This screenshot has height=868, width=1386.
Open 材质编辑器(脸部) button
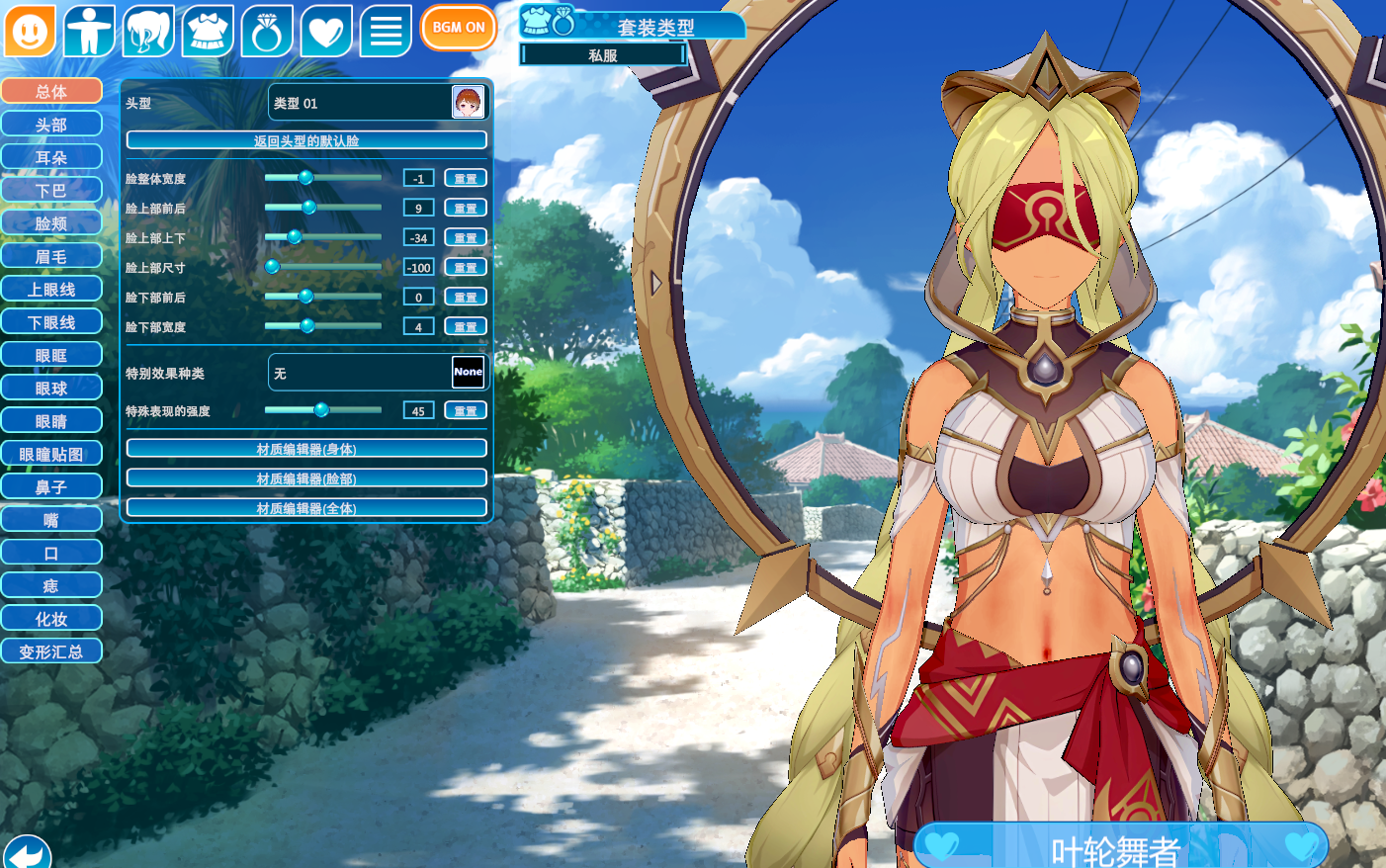306,478
